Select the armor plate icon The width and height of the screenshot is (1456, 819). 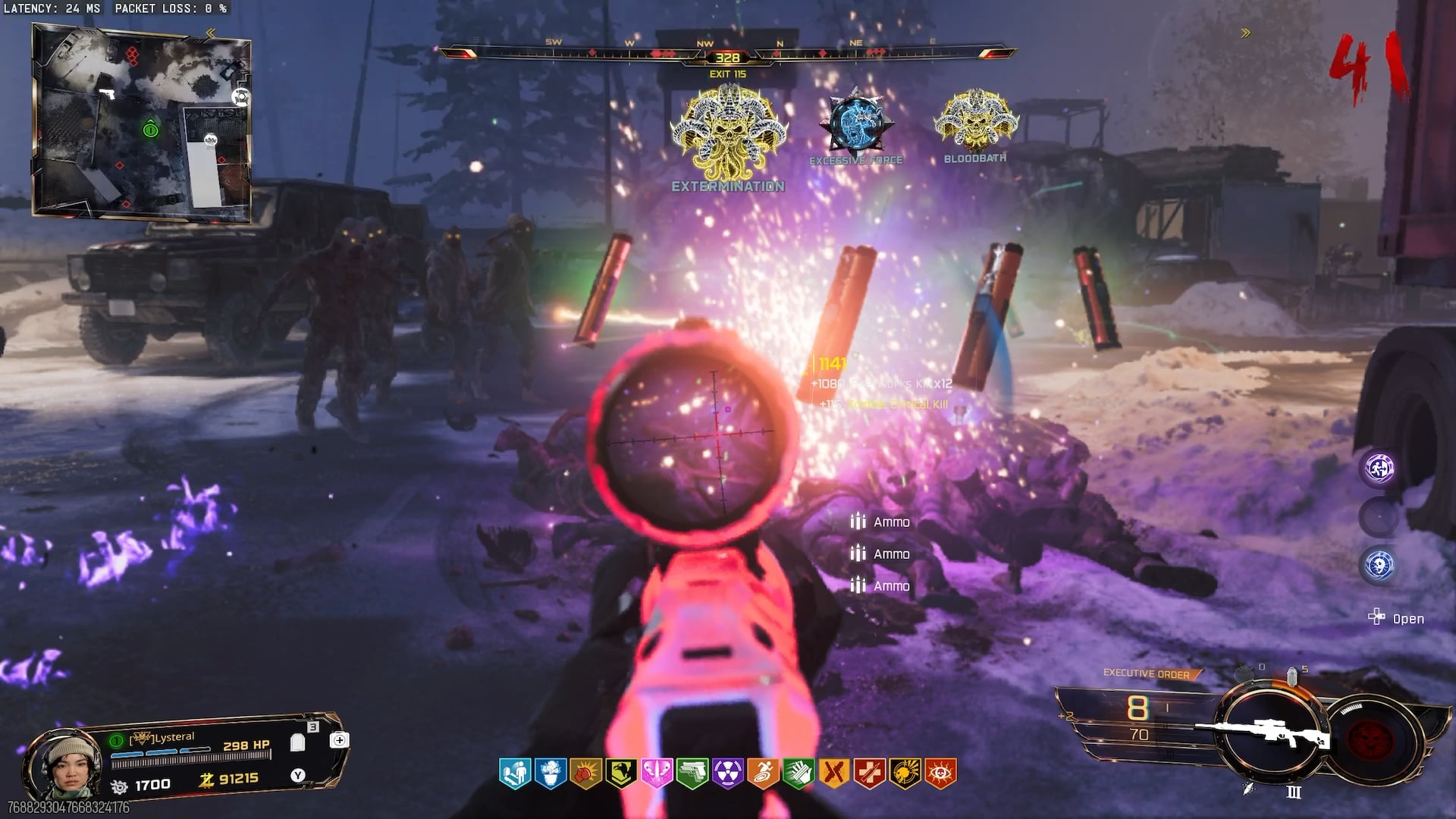[297, 742]
